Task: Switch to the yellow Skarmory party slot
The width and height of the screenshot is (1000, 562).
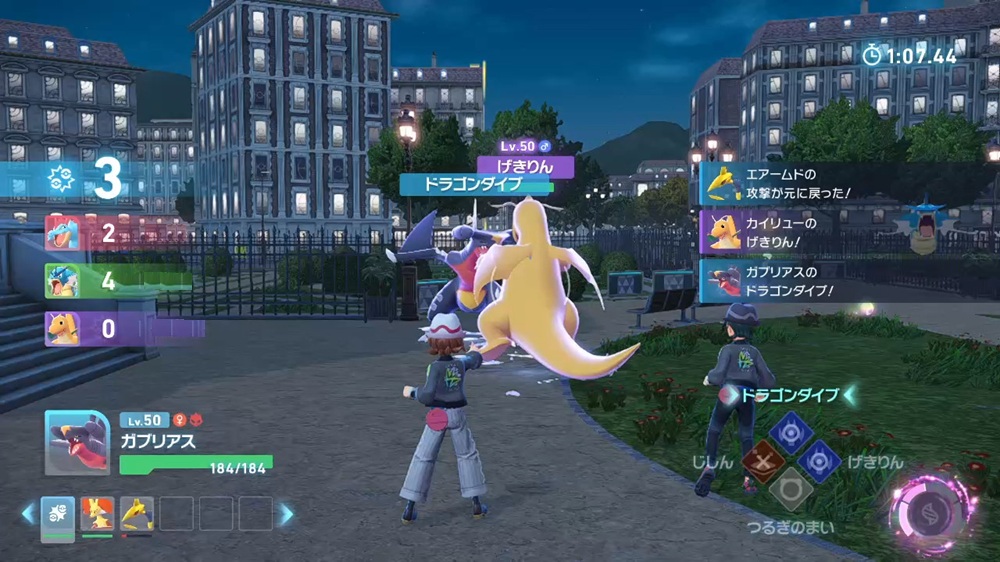Action: (x=137, y=514)
